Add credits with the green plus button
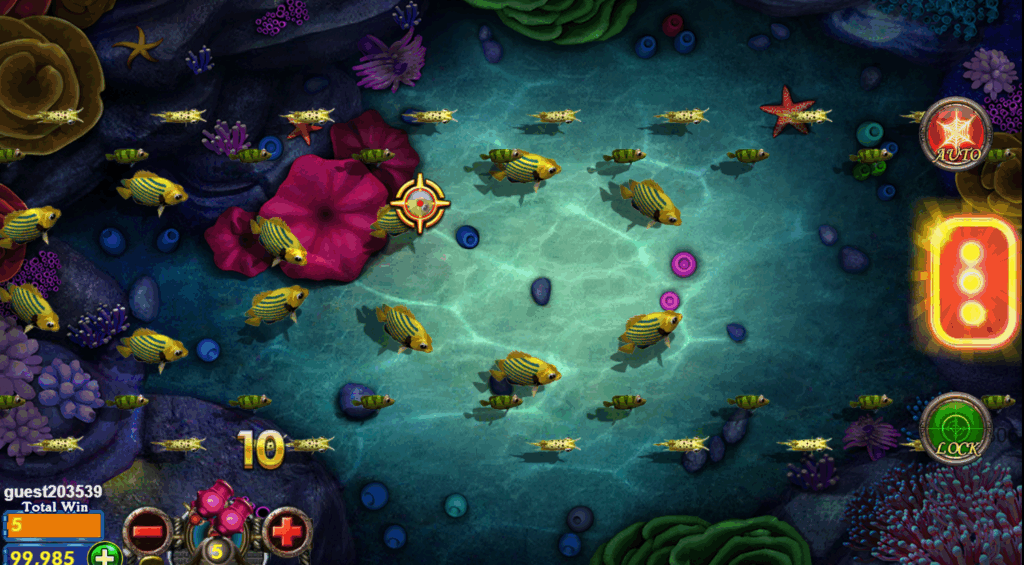 (x=105, y=554)
